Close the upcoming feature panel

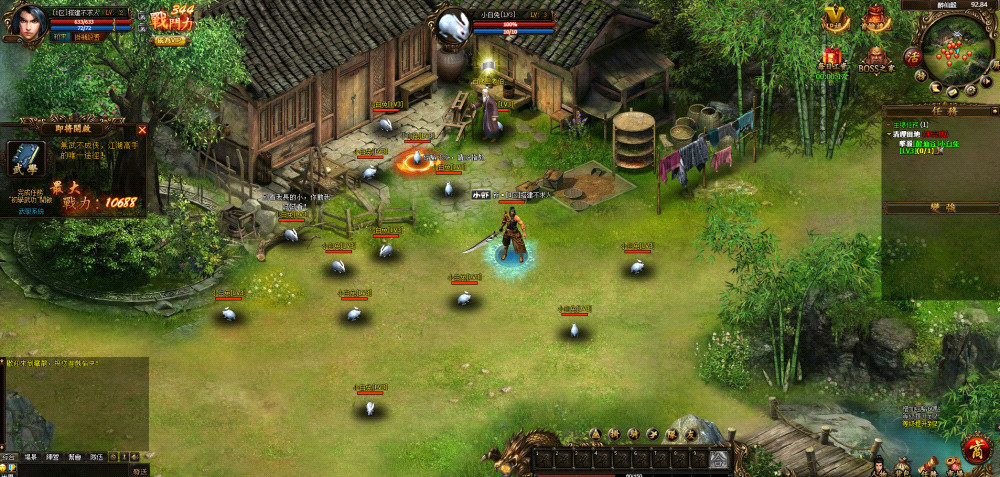pyautogui.click(x=142, y=130)
